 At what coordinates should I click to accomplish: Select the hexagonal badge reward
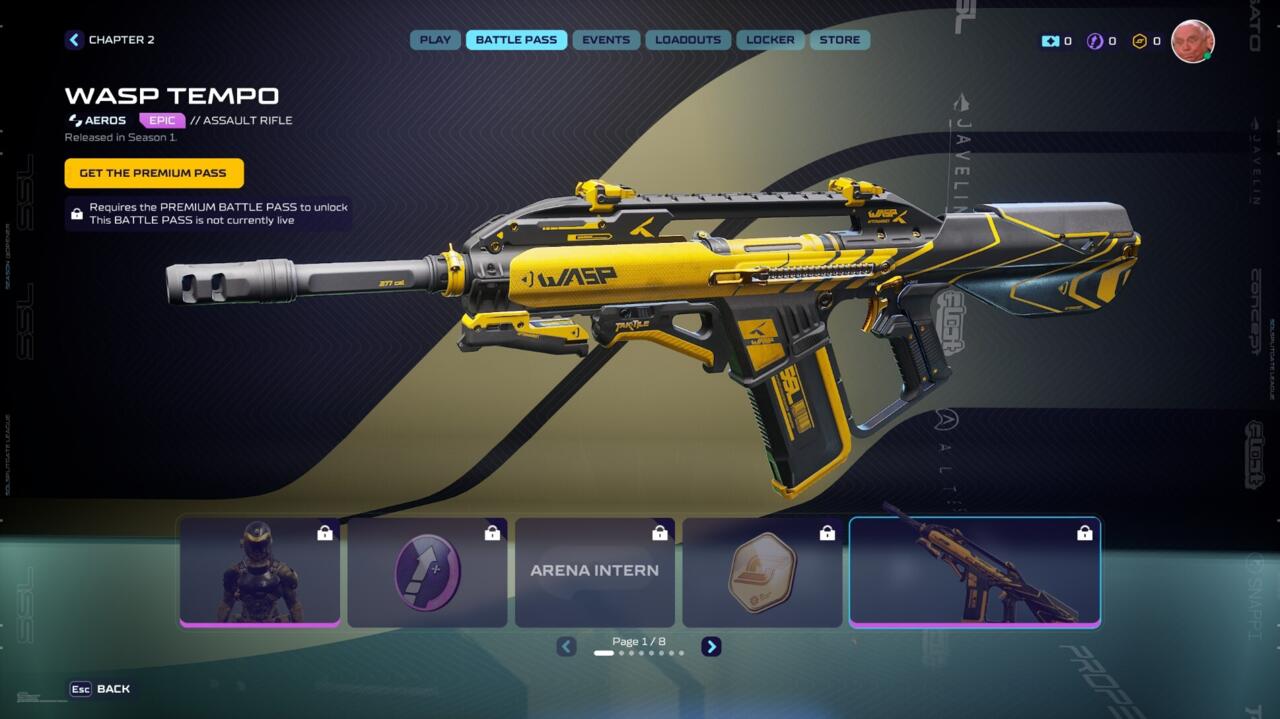[762, 572]
